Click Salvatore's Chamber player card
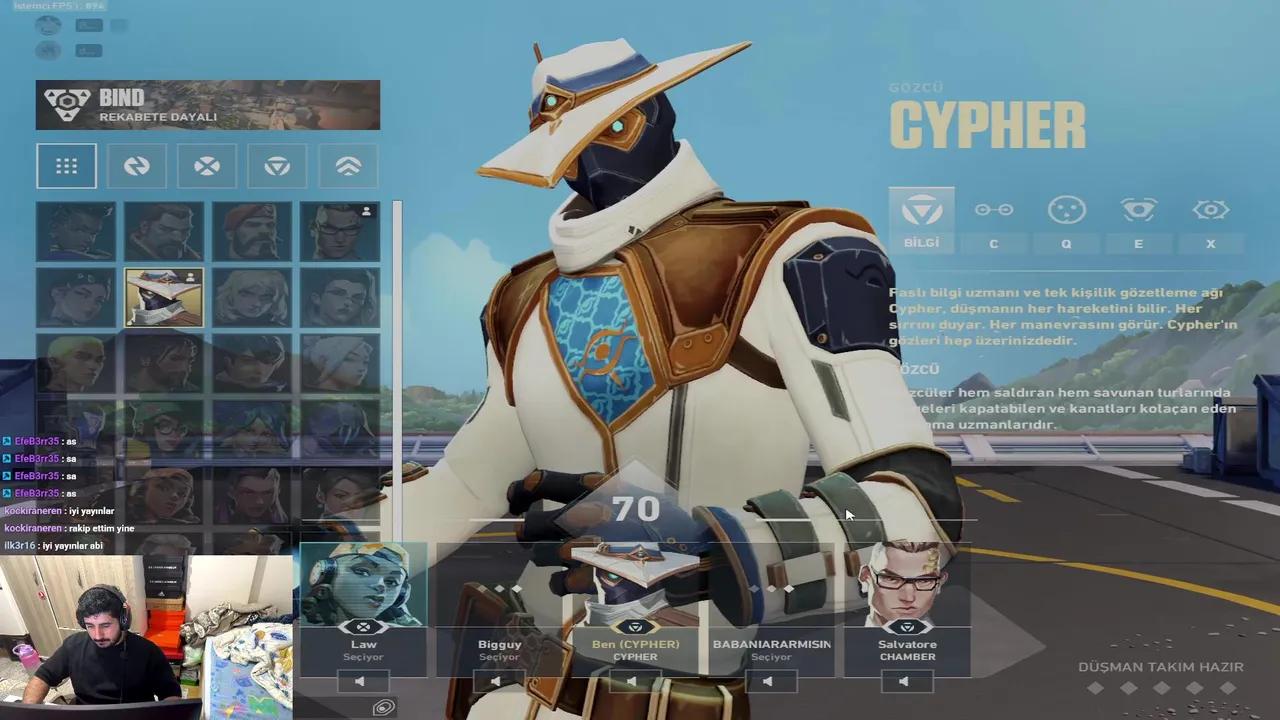 point(907,600)
